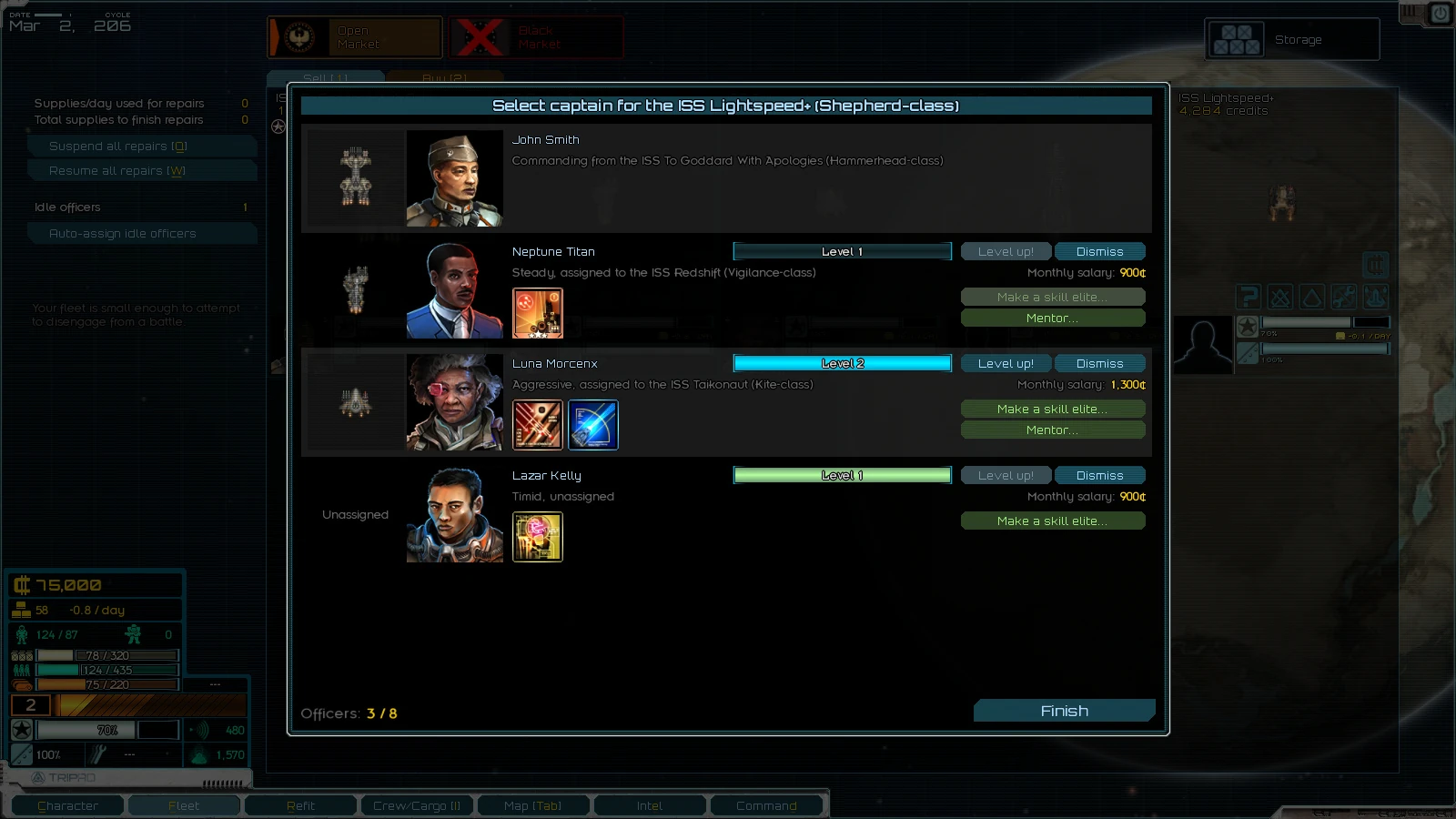Open the Open Market screen
This screenshot has width=1456, height=819.
355,36
